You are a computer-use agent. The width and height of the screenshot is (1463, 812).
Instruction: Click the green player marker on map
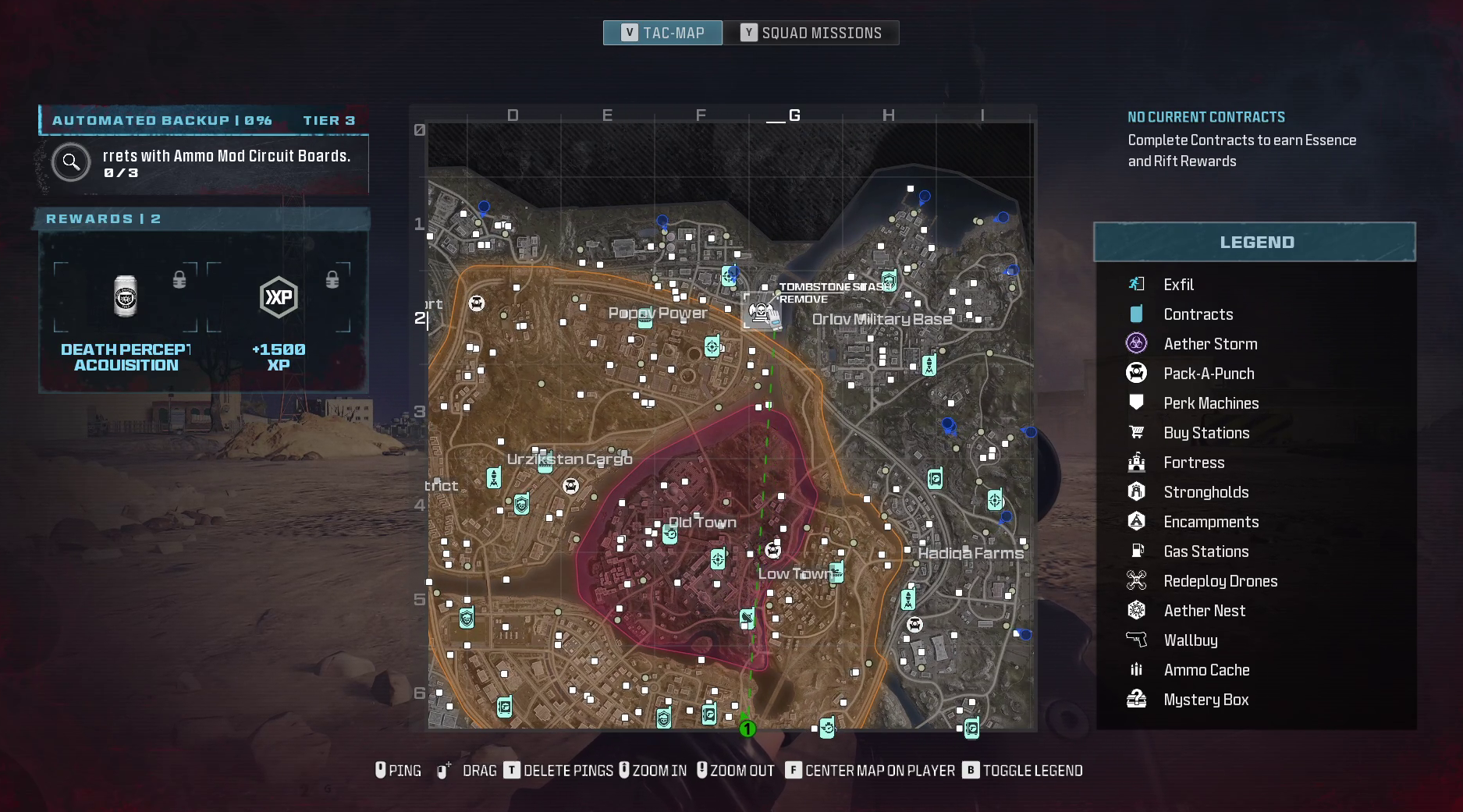click(747, 729)
